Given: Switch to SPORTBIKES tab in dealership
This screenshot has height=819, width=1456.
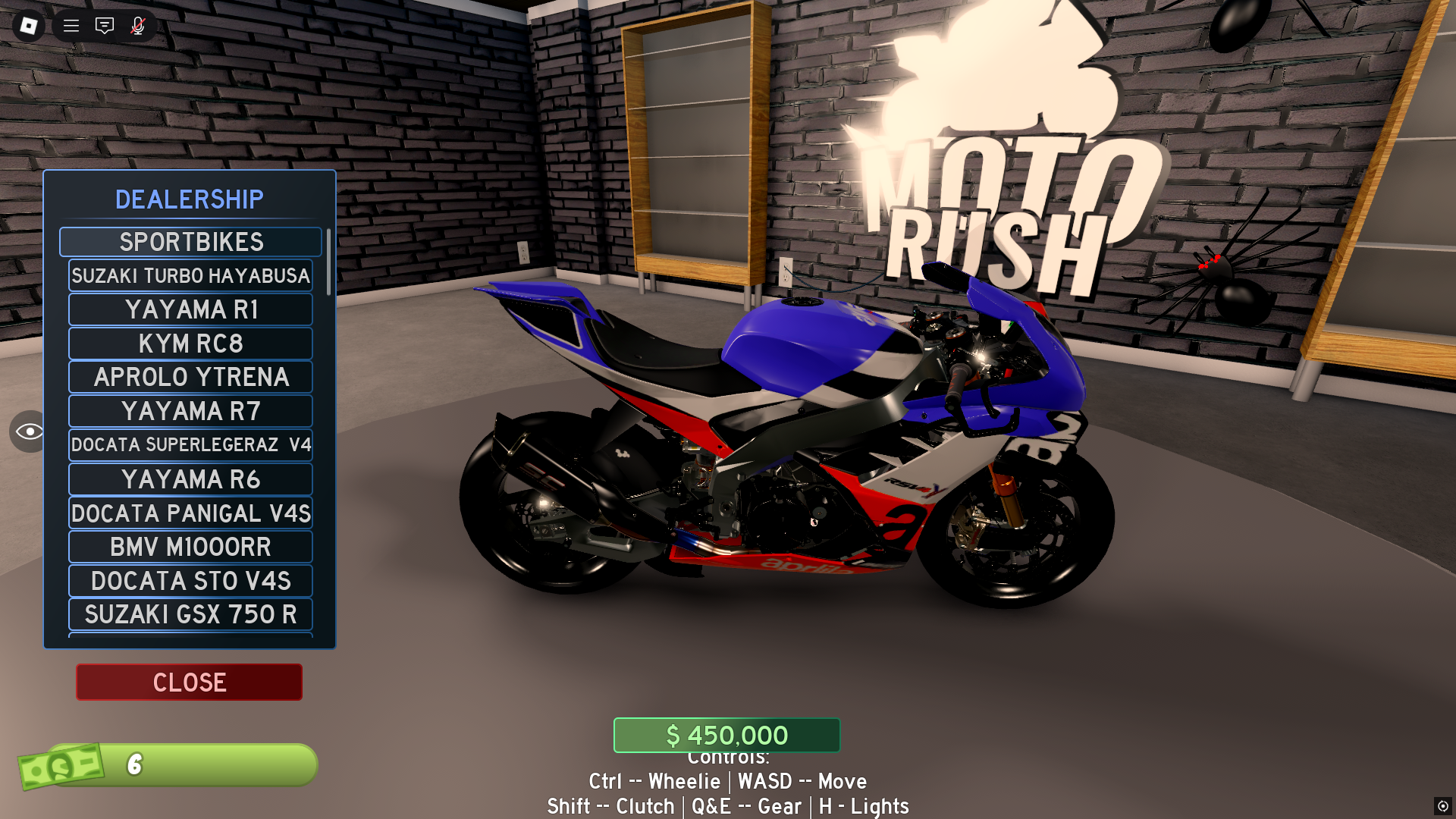Looking at the screenshot, I should click(190, 241).
